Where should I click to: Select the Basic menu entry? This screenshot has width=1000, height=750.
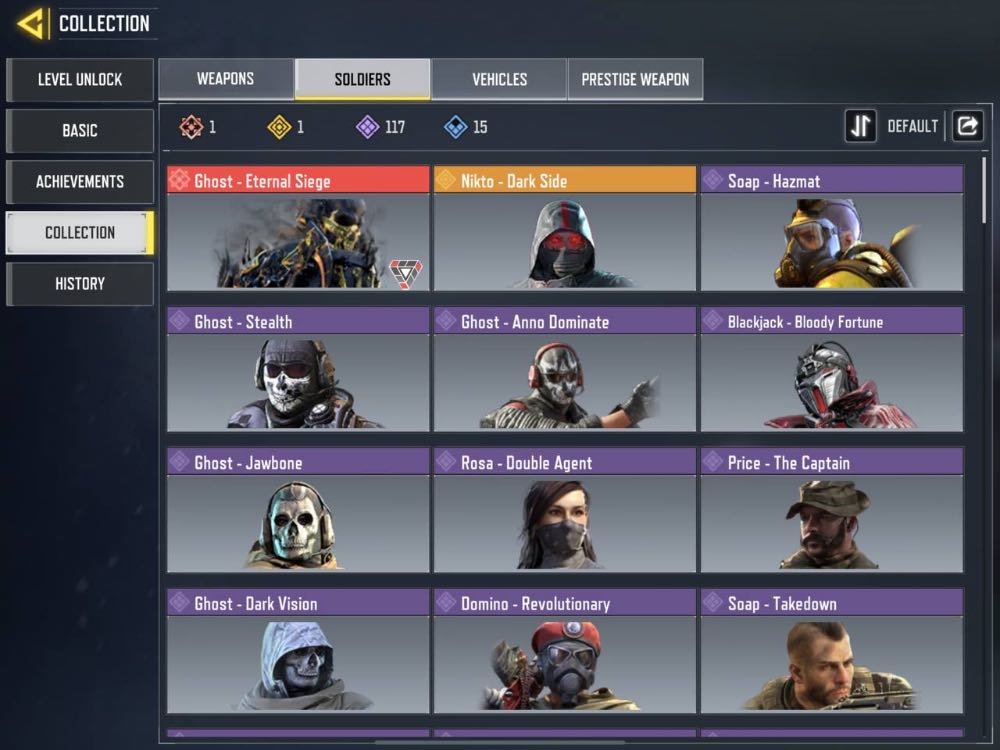pos(80,130)
